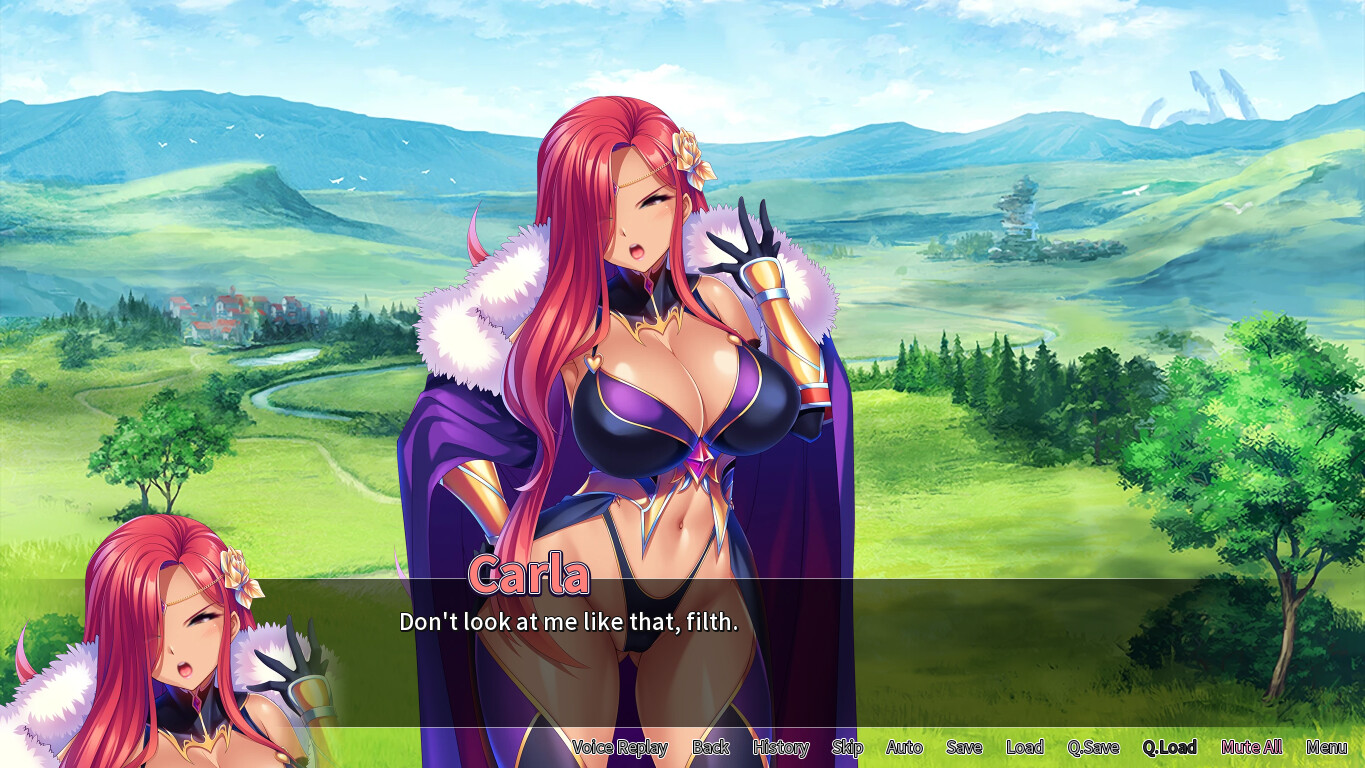Go Back to the previous line
Viewport: 1365px width, 768px height.
(711, 747)
